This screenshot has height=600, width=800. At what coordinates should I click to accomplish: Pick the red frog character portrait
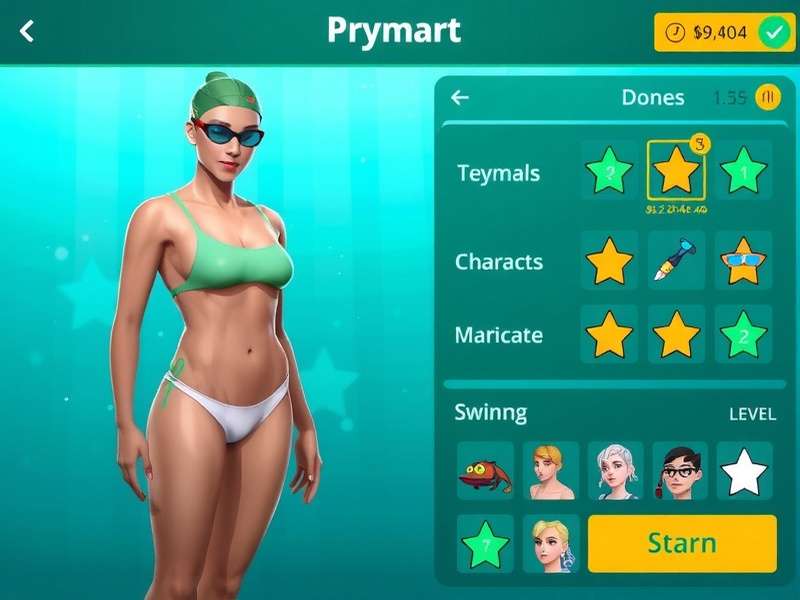pyautogui.click(x=485, y=471)
